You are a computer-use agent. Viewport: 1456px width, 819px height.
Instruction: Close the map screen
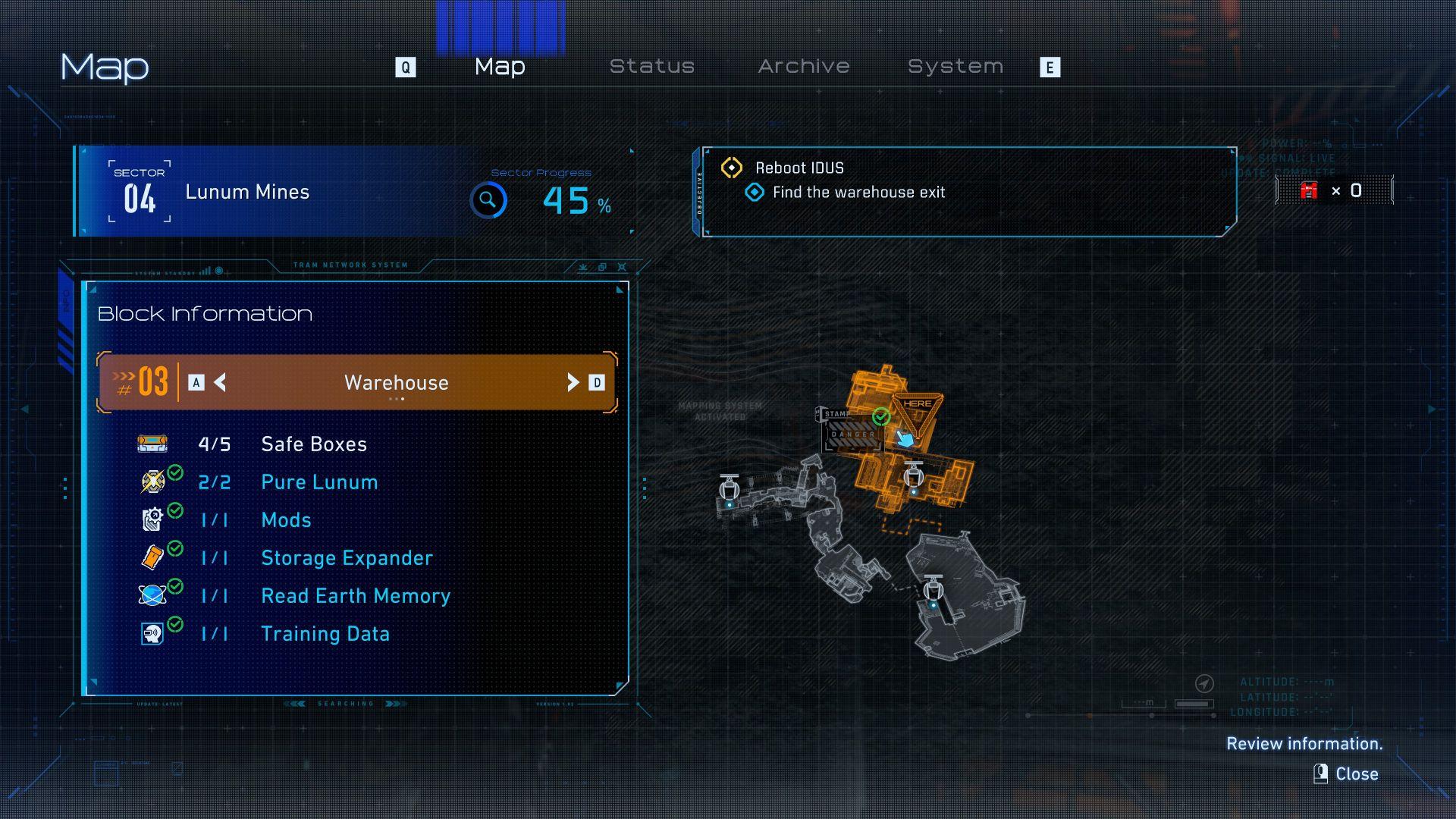[1346, 773]
